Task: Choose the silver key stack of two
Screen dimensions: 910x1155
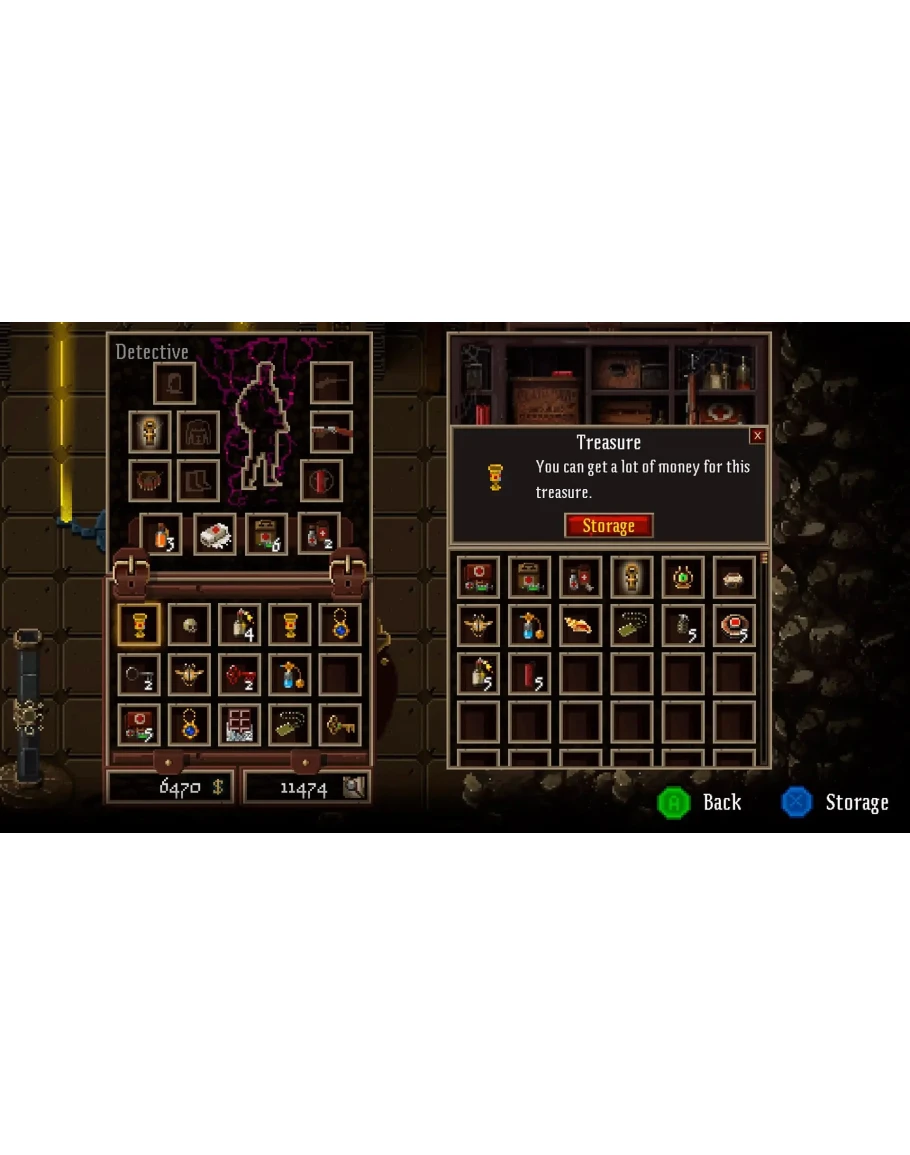Action: pos(138,675)
